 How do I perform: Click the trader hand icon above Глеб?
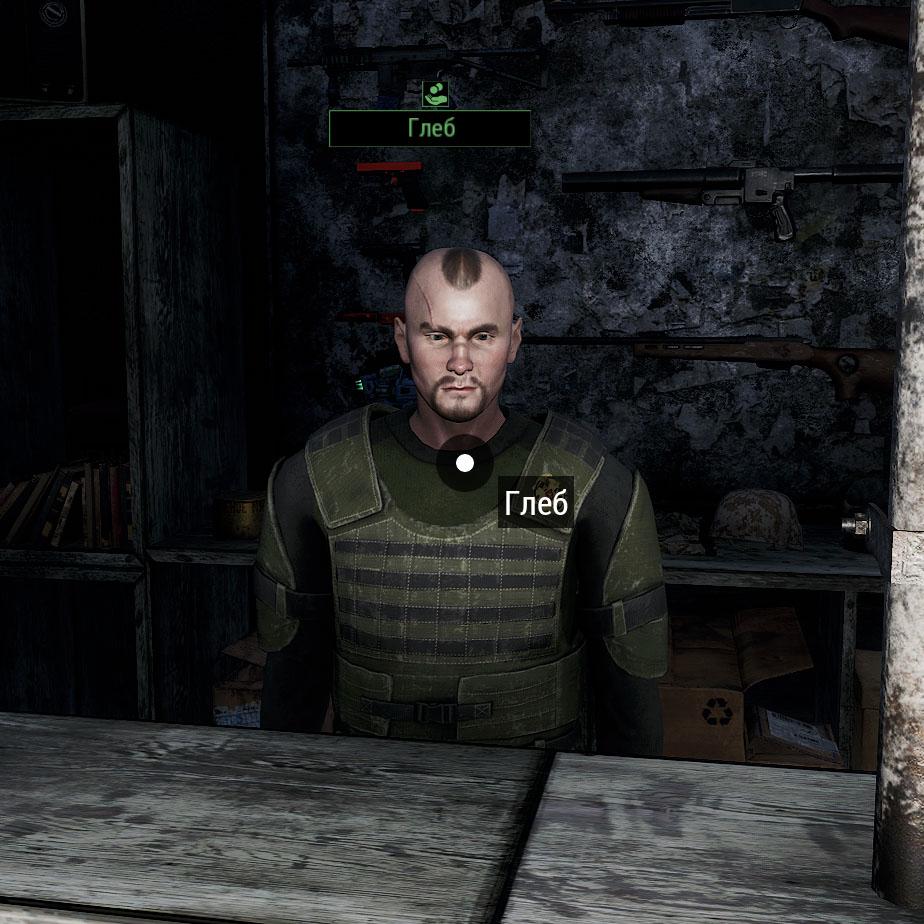pyautogui.click(x=435, y=94)
